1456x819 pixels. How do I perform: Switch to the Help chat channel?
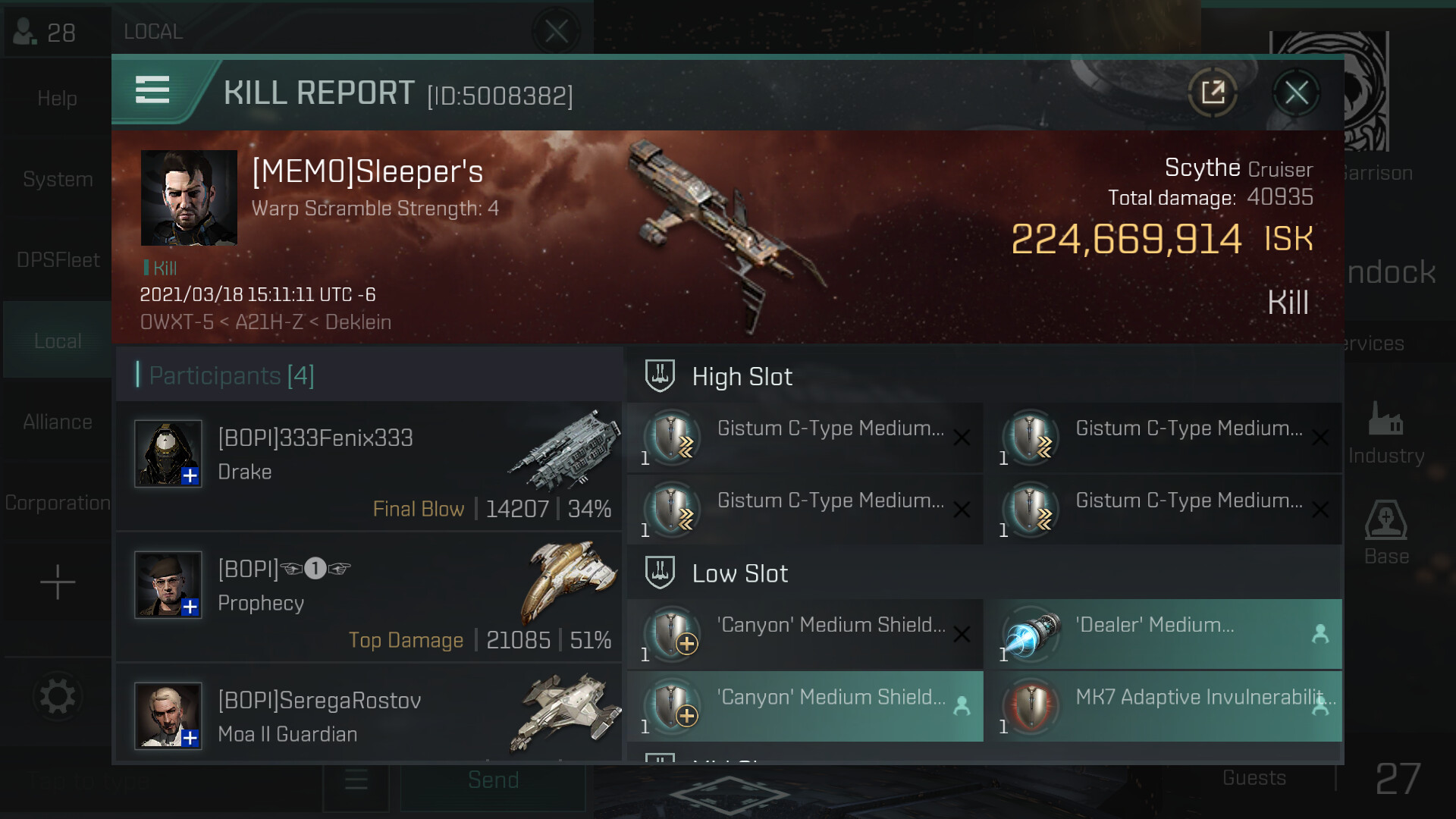[x=58, y=99]
